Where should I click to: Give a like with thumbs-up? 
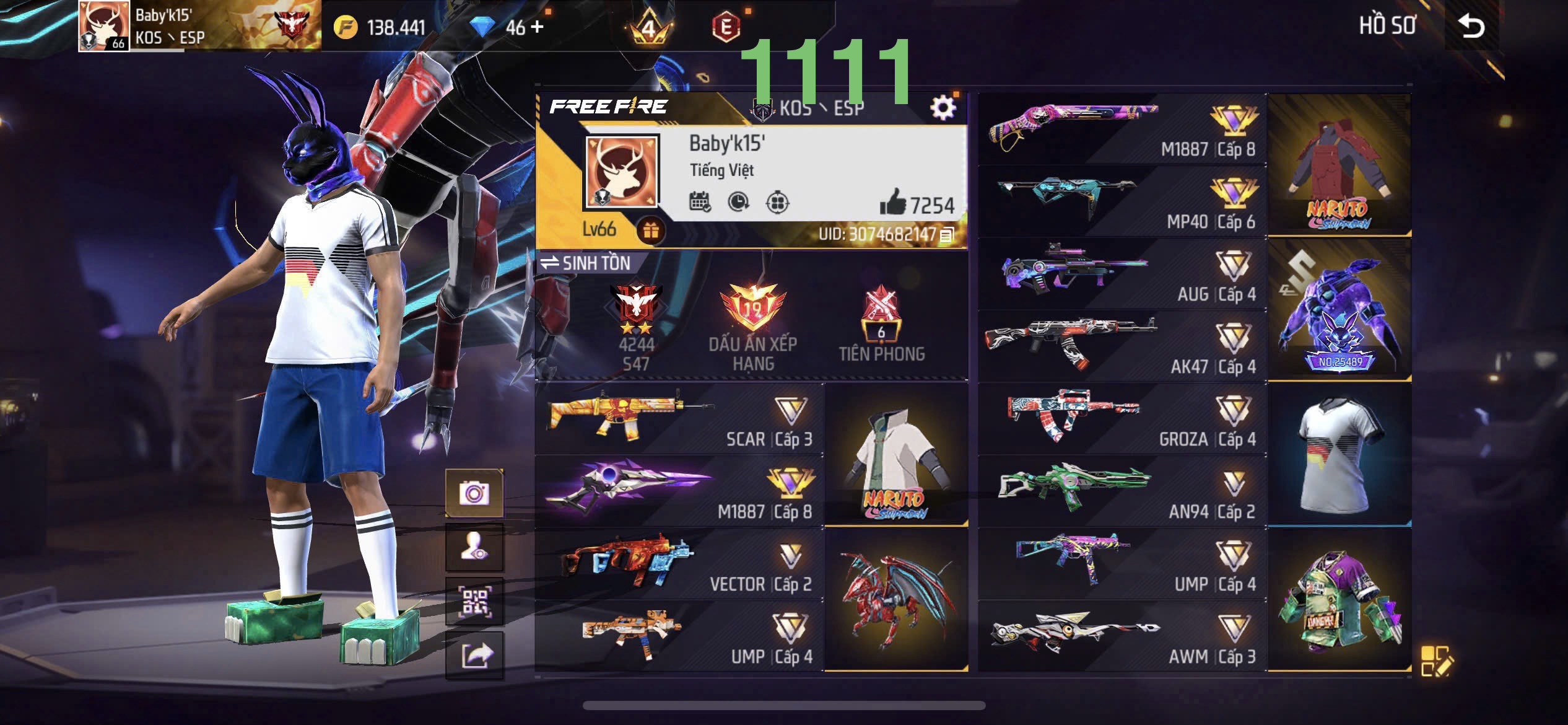892,203
